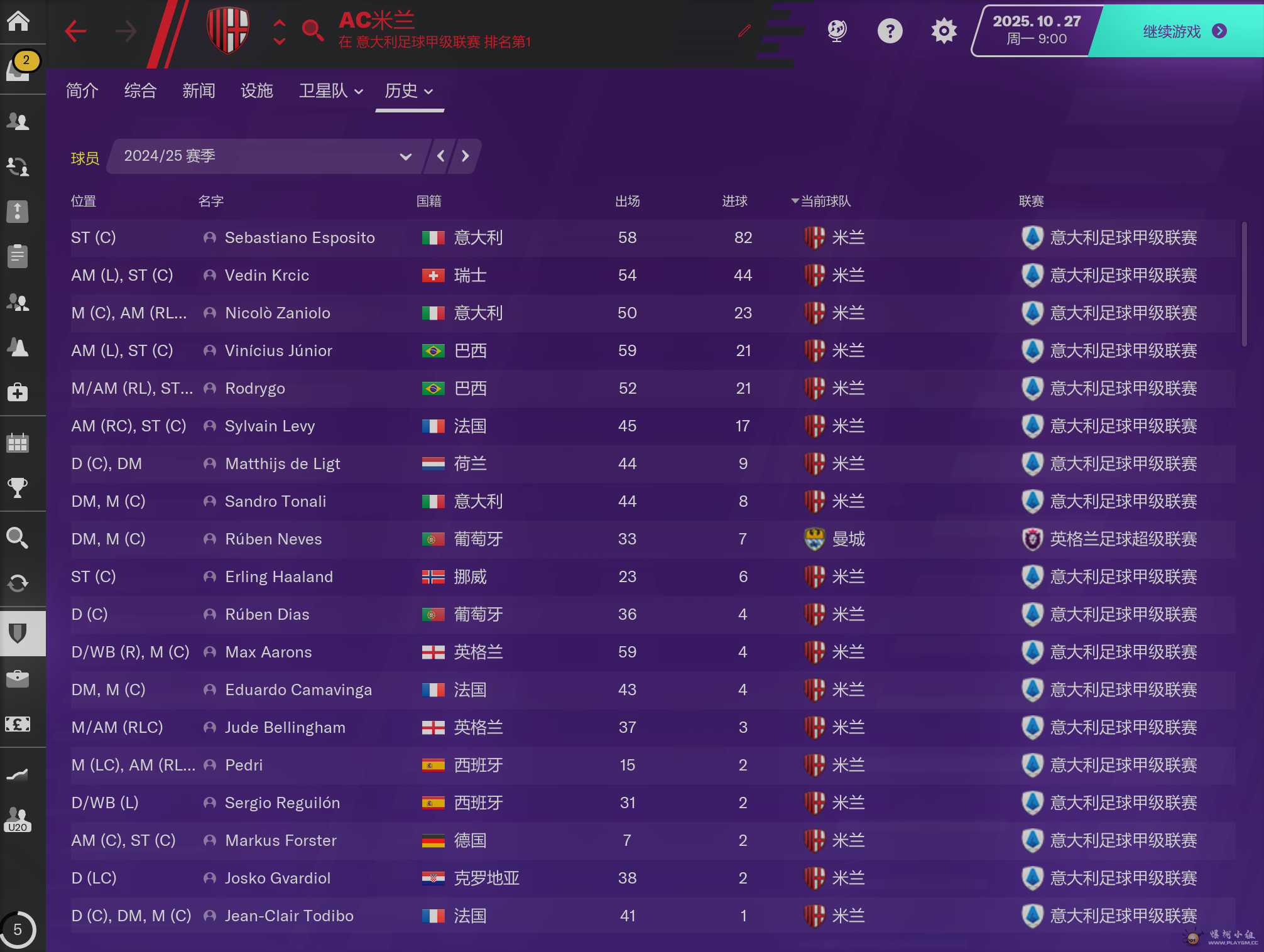Go to the previous season arrow
This screenshot has width=1264, height=952.
pos(441,156)
